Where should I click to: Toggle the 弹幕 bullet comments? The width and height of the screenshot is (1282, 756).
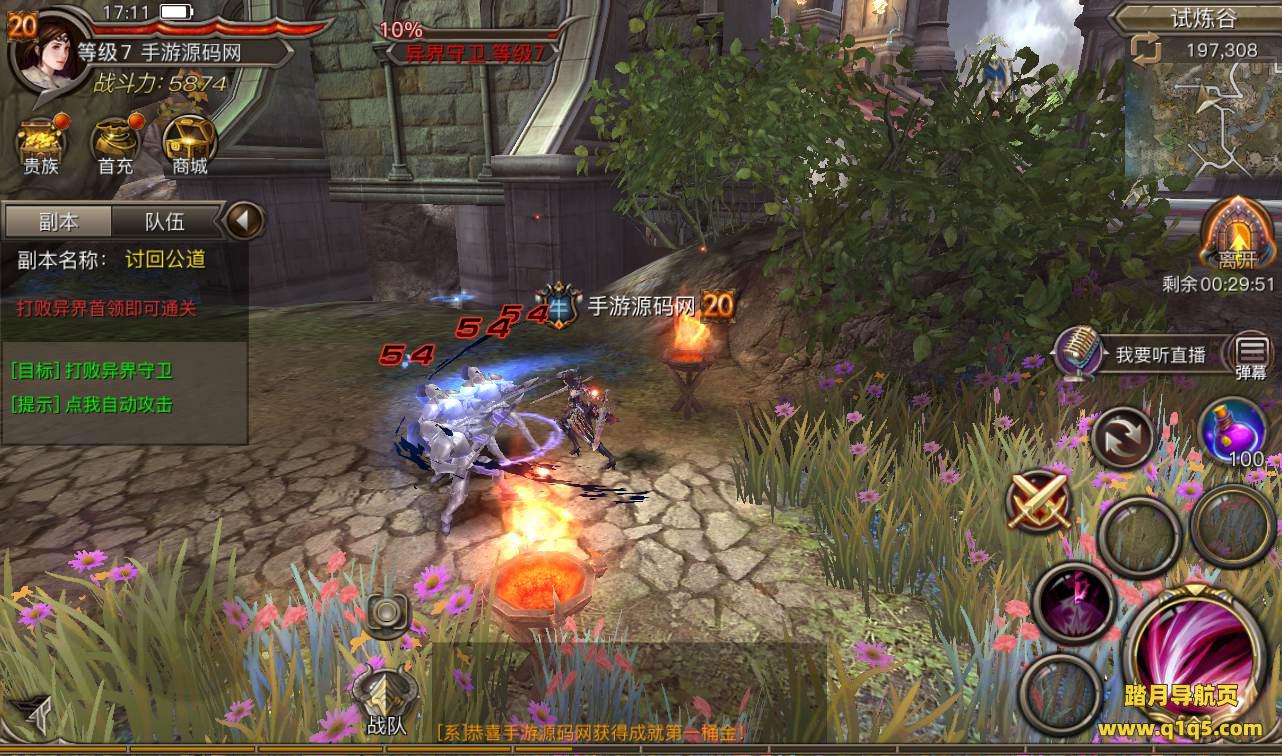1251,356
